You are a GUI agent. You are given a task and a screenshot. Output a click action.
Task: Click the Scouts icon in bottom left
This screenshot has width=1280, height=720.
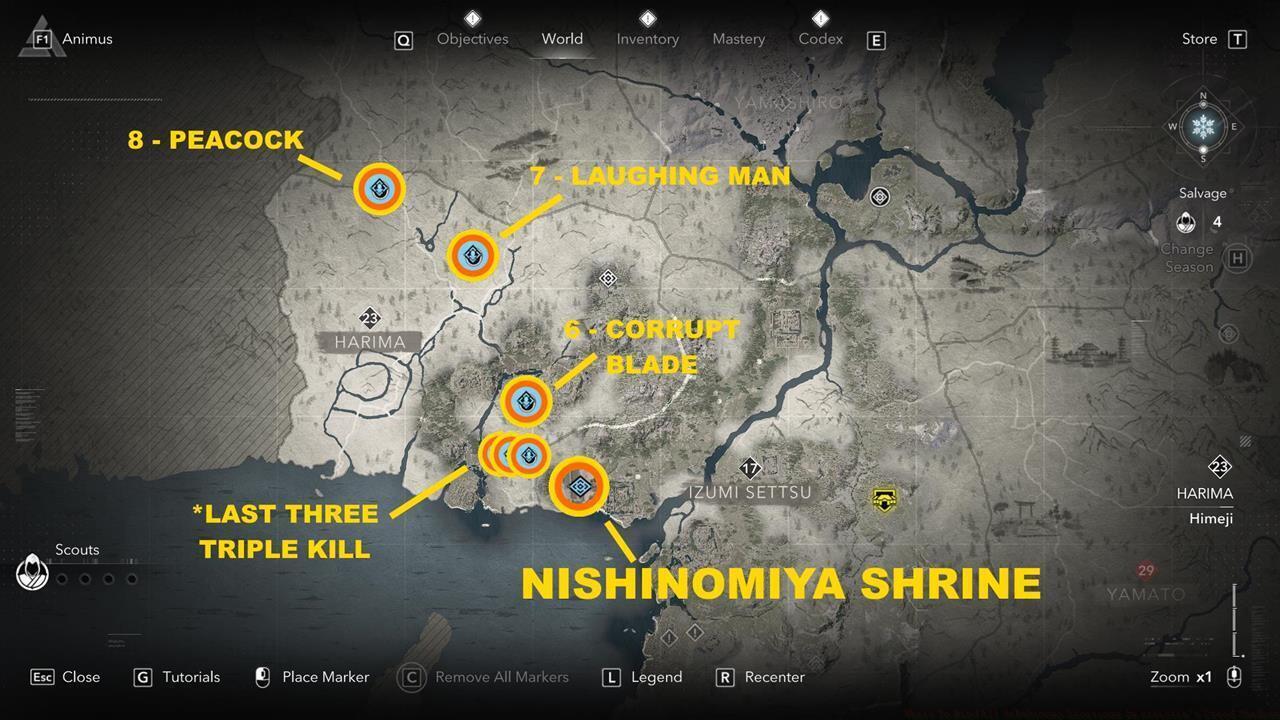pyautogui.click(x=33, y=572)
